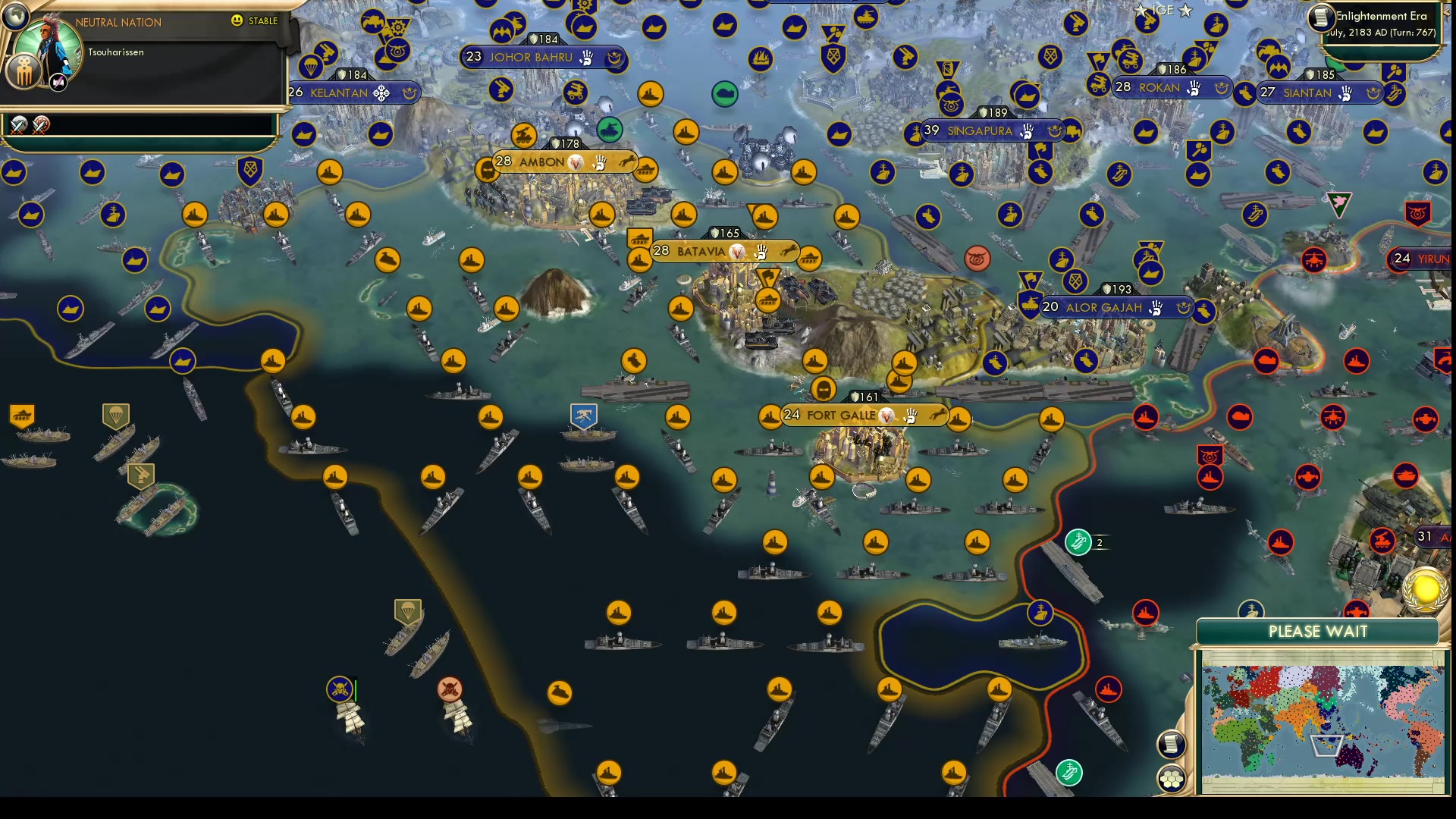Select the Alor Gajah city name
The image size is (1456, 819).
point(1103,308)
